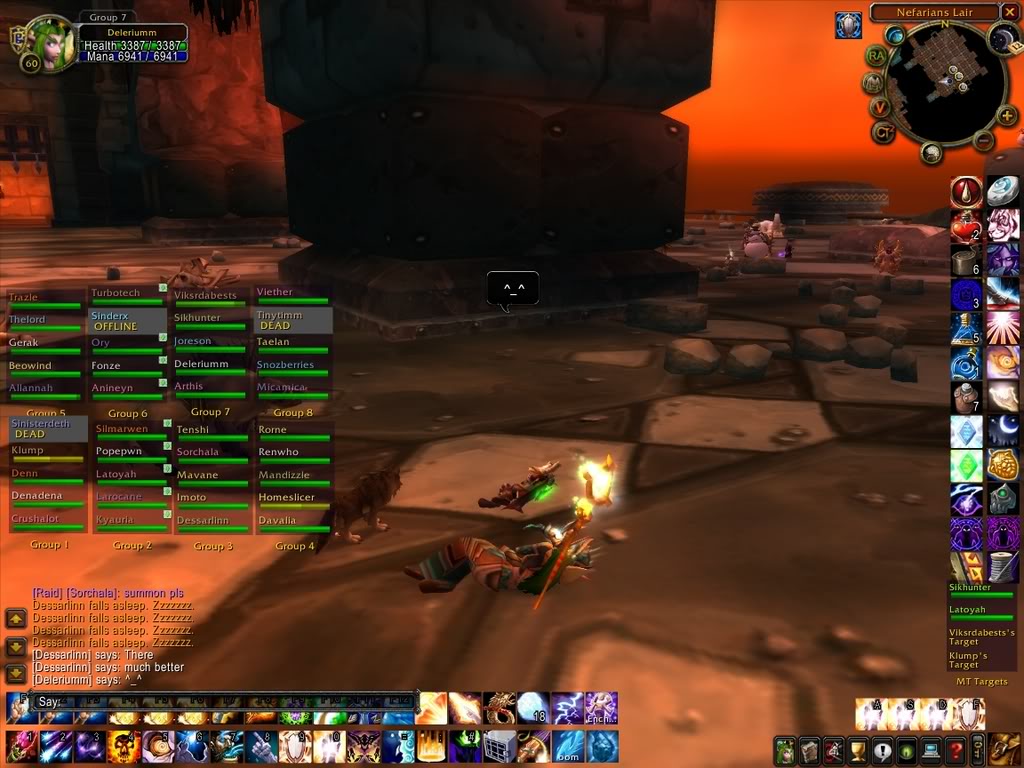The height and width of the screenshot is (768, 1024).
Task: Close the Nefarians Lair minimap header
Action: click(x=1007, y=13)
